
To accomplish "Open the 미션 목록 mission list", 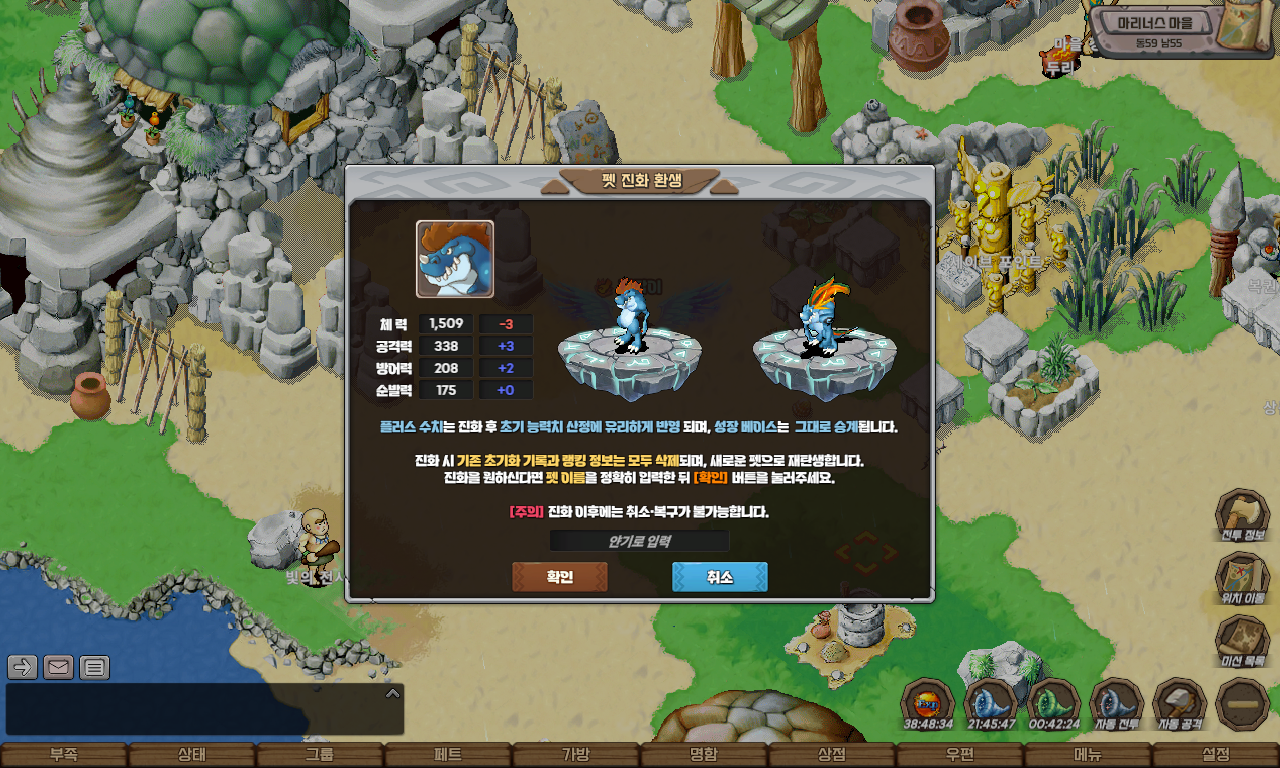I will pos(1242,642).
